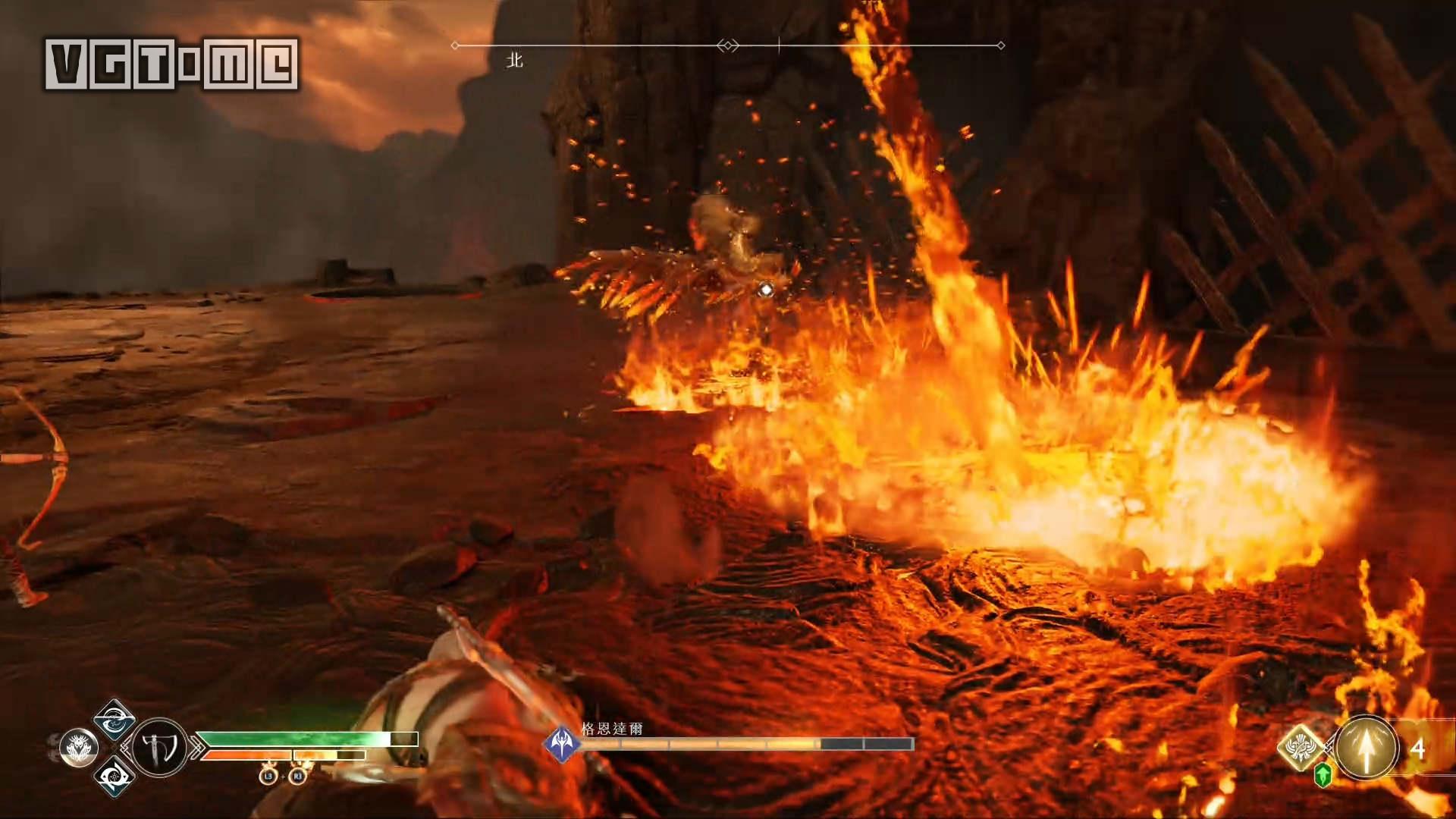Select the glowing arrow icon for Atreus
Viewport: 1456px width, 819px height.
1367,748
